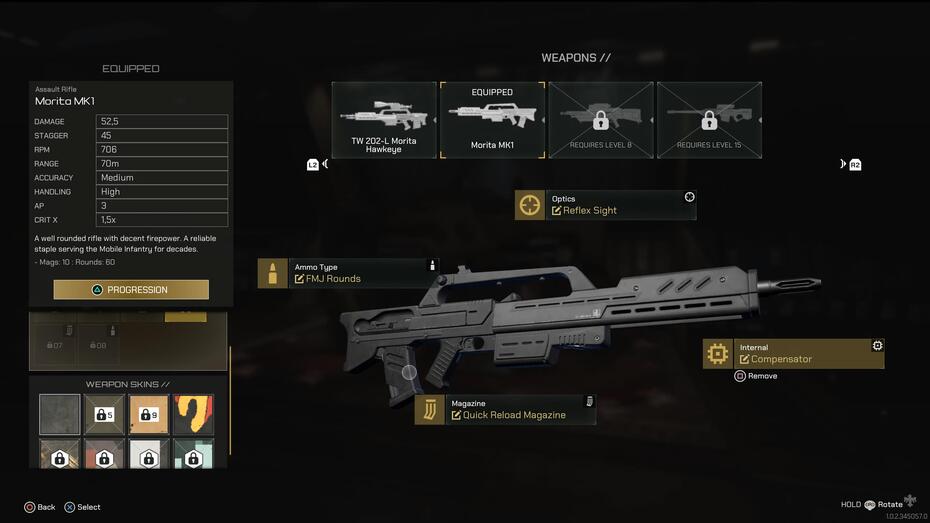Image resolution: width=930 pixels, height=523 pixels.
Task: Select the TW 202-L Morita Hawkeye weapon
Action: 384,120
